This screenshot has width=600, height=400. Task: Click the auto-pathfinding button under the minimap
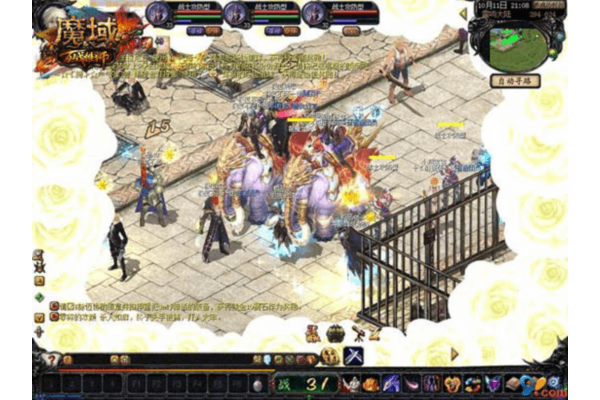point(515,79)
